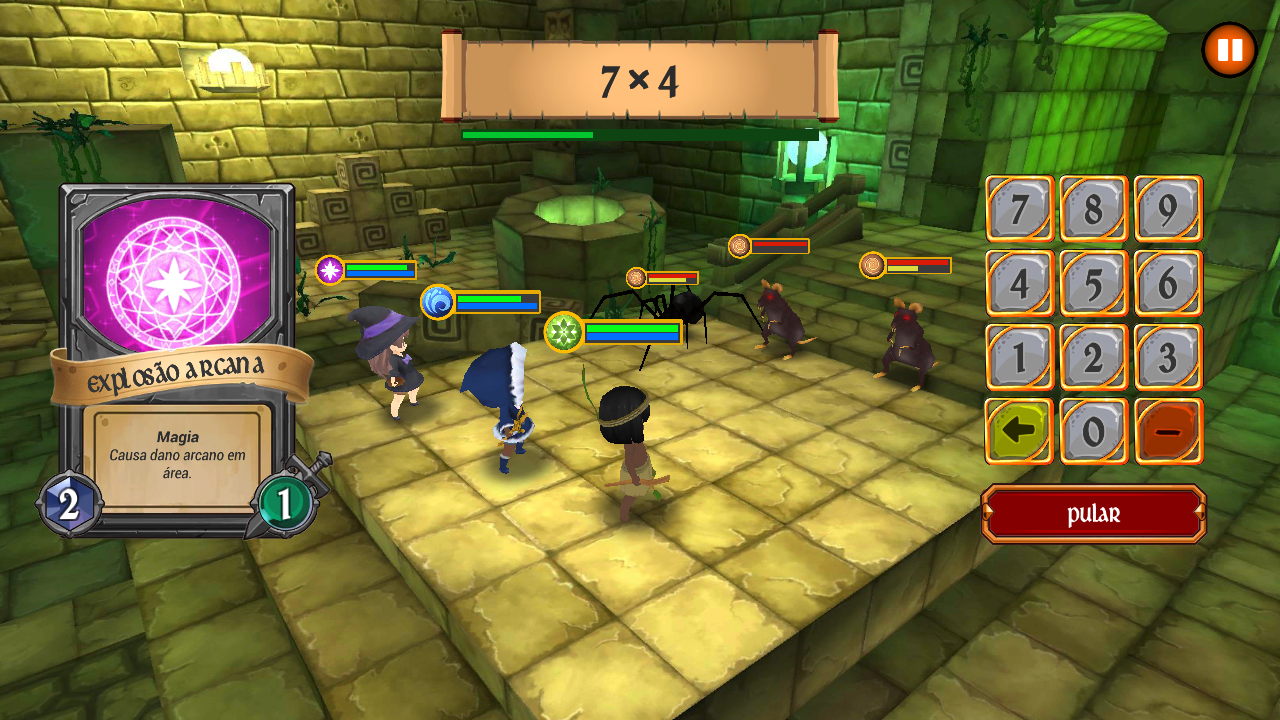Select the Explosão Arcana spell card
Image resolution: width=1280 pixels, height=720 pixels.
[178, 360]
